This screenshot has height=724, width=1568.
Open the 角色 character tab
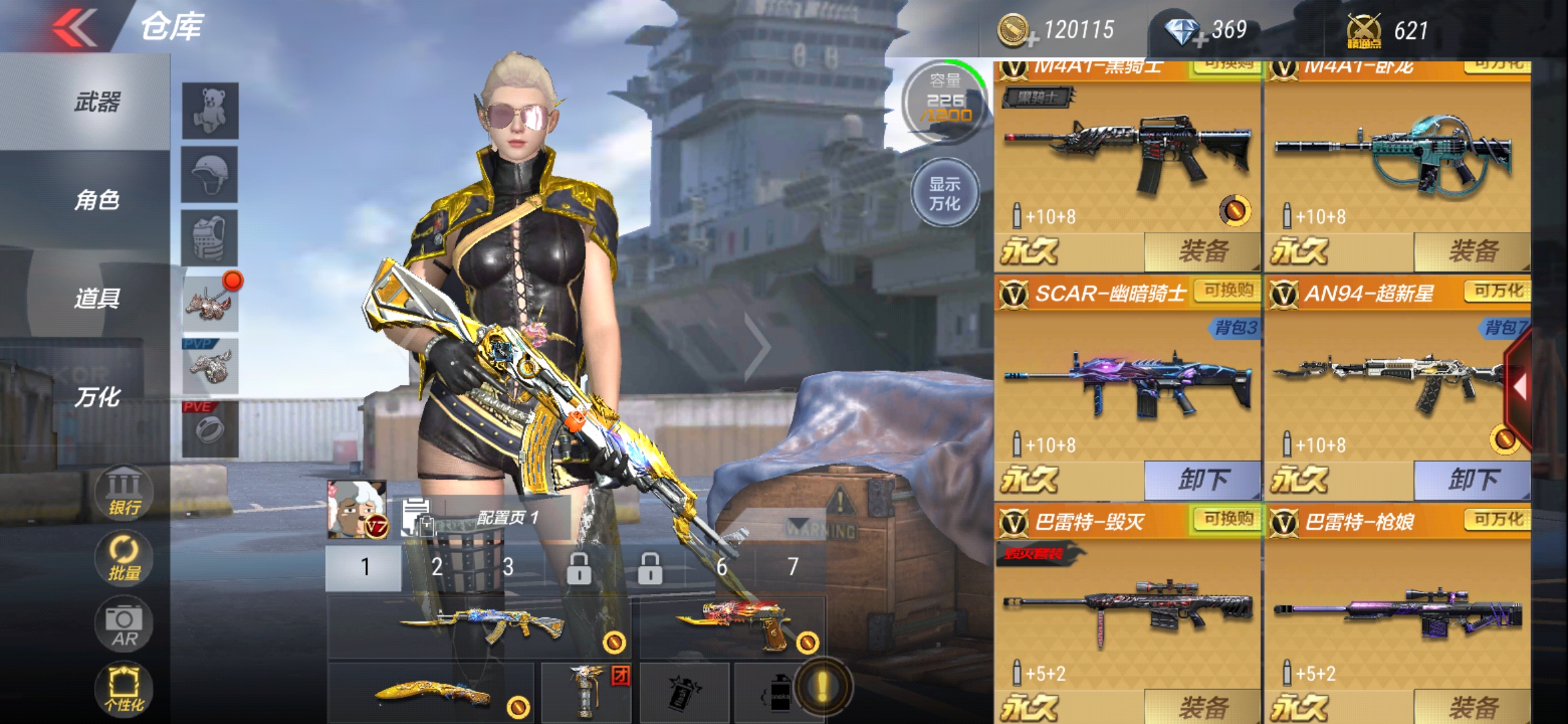click(97, 200)
